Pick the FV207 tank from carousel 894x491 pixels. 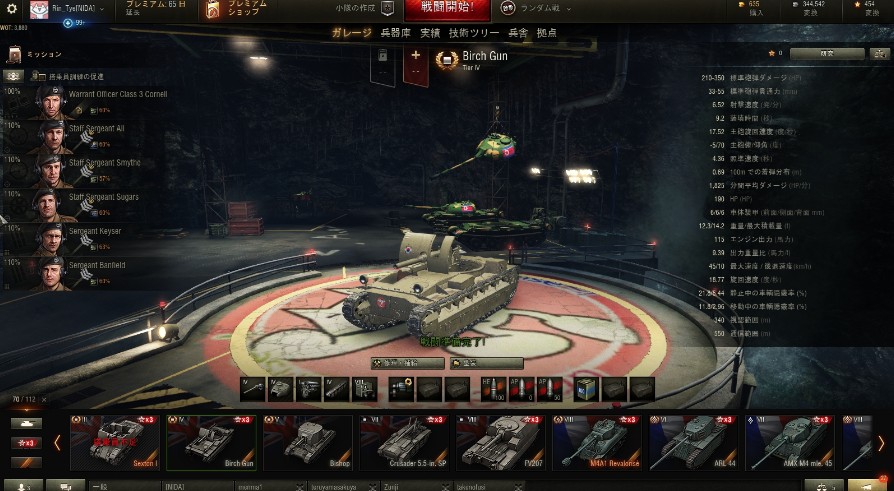[x=500, y=442]
